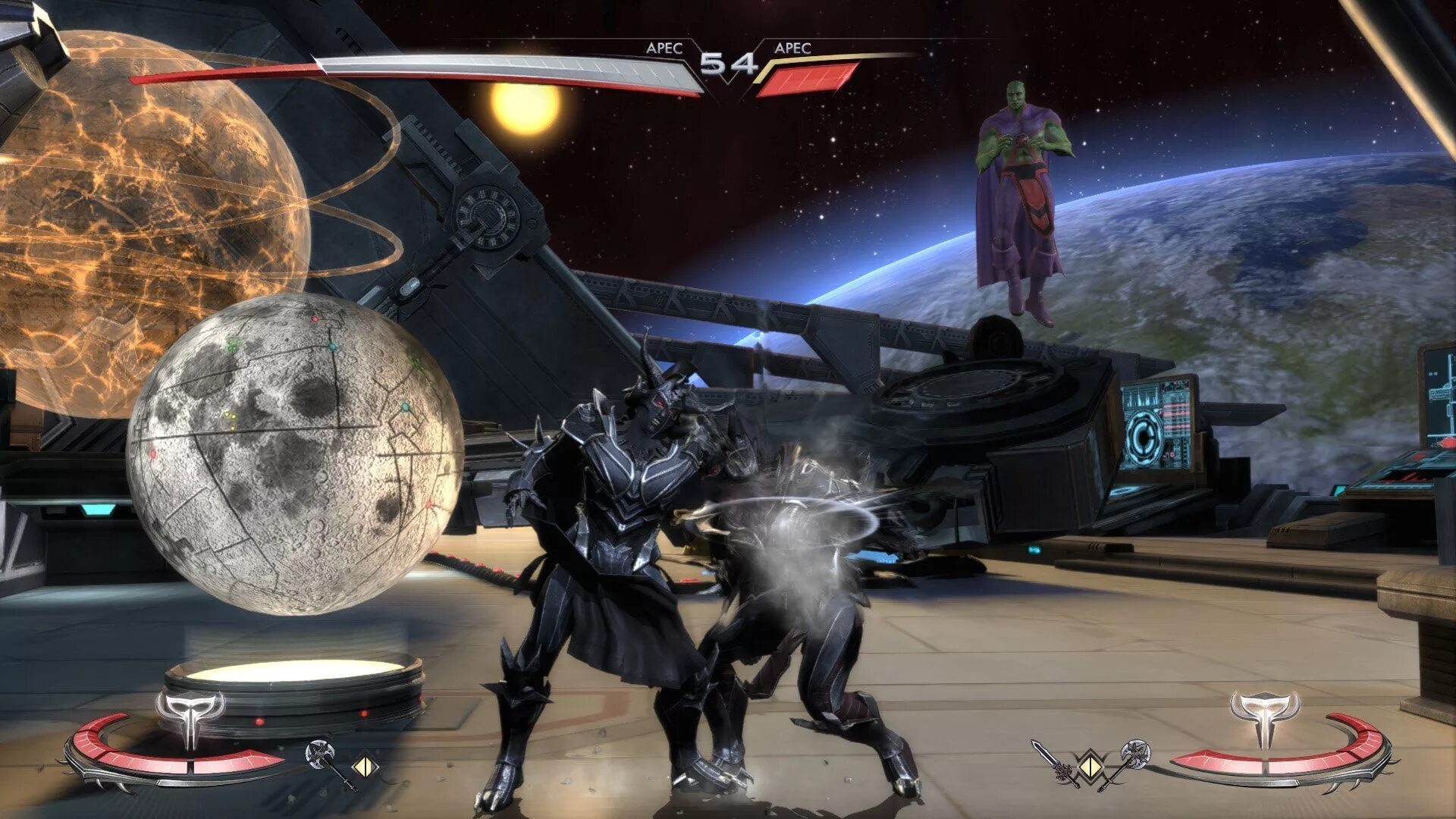Select the sword trait weapon icon
Viewport: 1456px width, 819px height.
pos(1054,762)
